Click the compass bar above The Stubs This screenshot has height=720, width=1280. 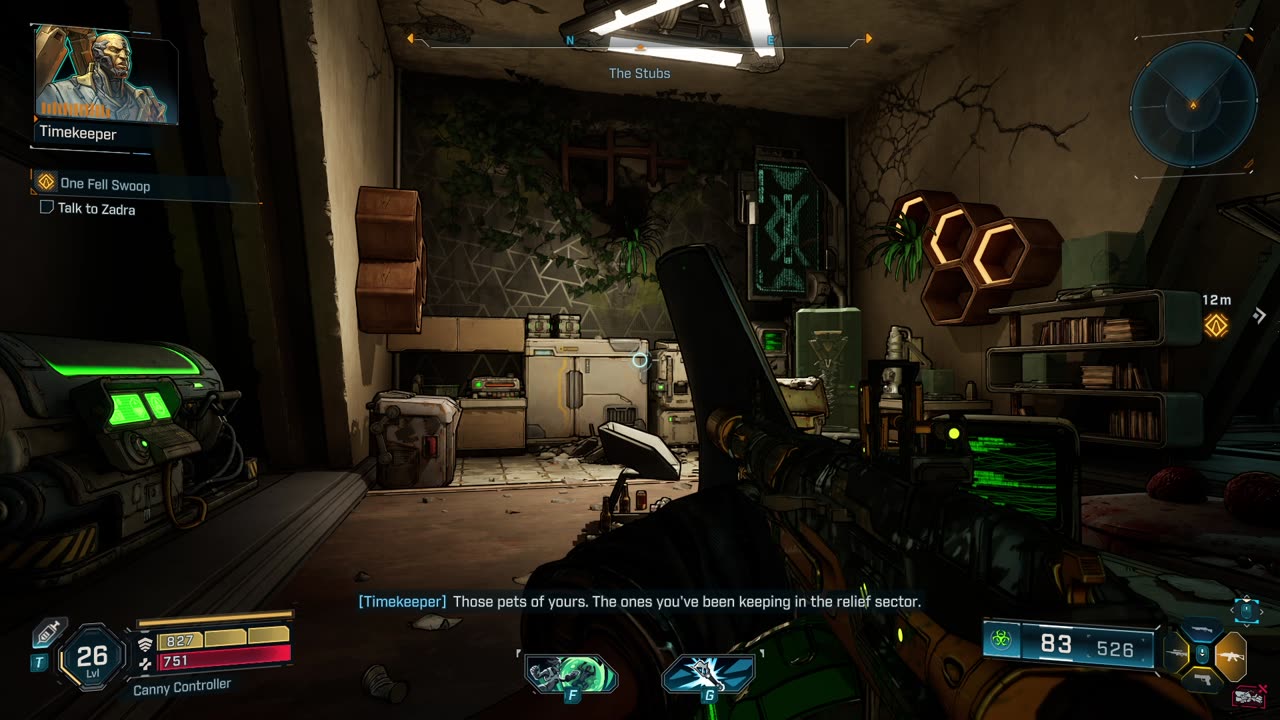[640, 41]
